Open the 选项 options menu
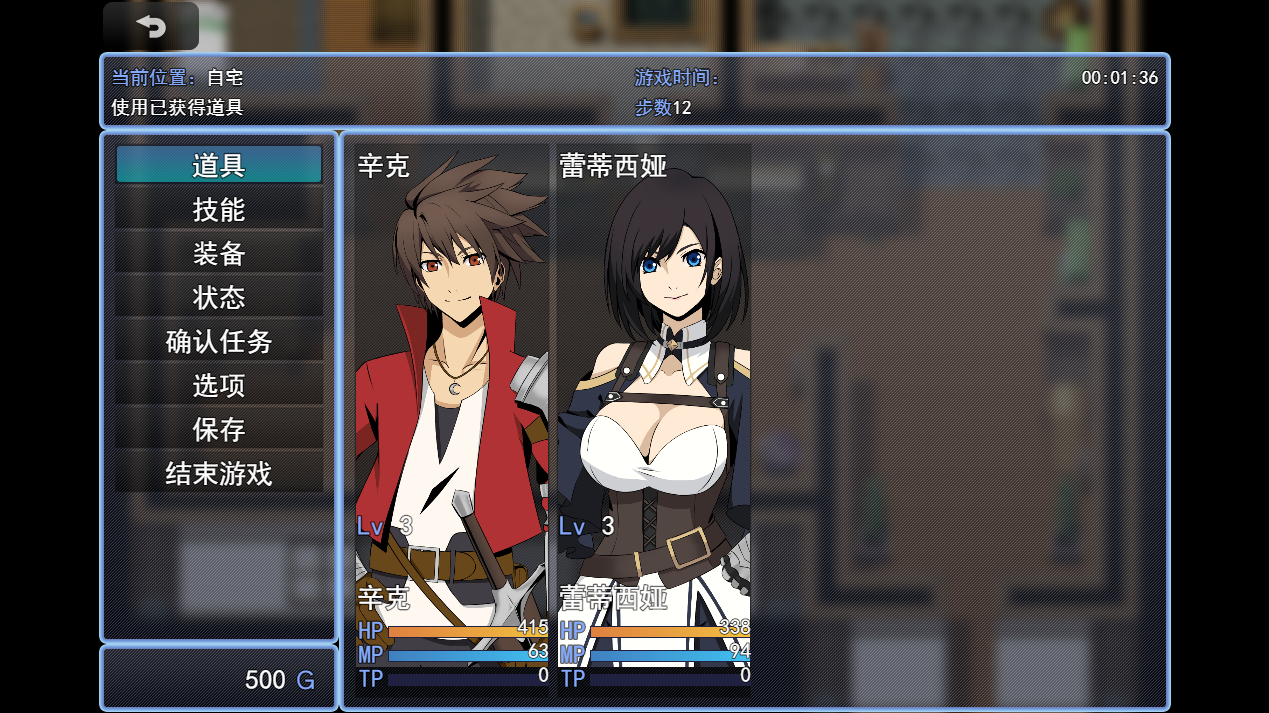Image resolution: width=1269 pixels, height=713 pixels. [219, 385]
